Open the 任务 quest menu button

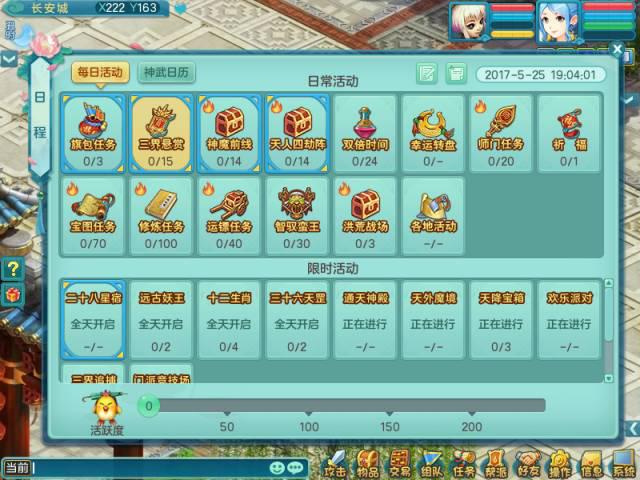pyautogui.click(x=464, y=464)
